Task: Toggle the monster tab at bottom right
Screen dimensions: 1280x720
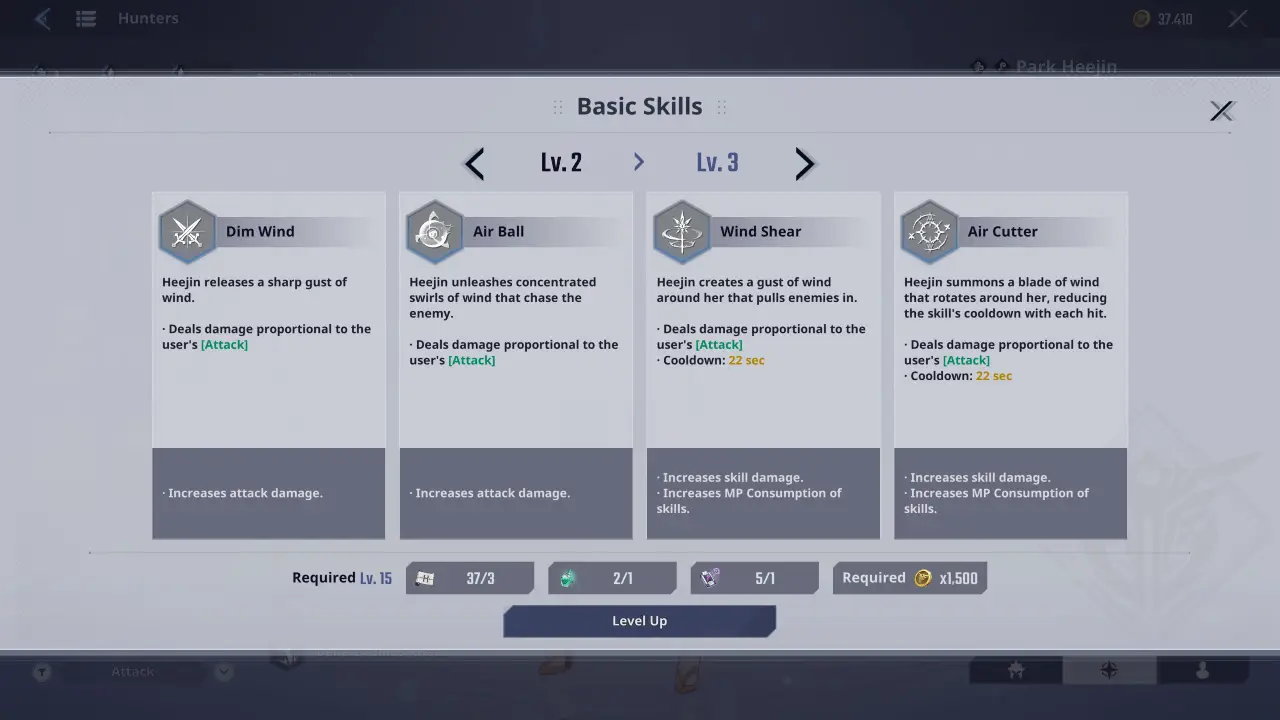Action: [1014, 671]
